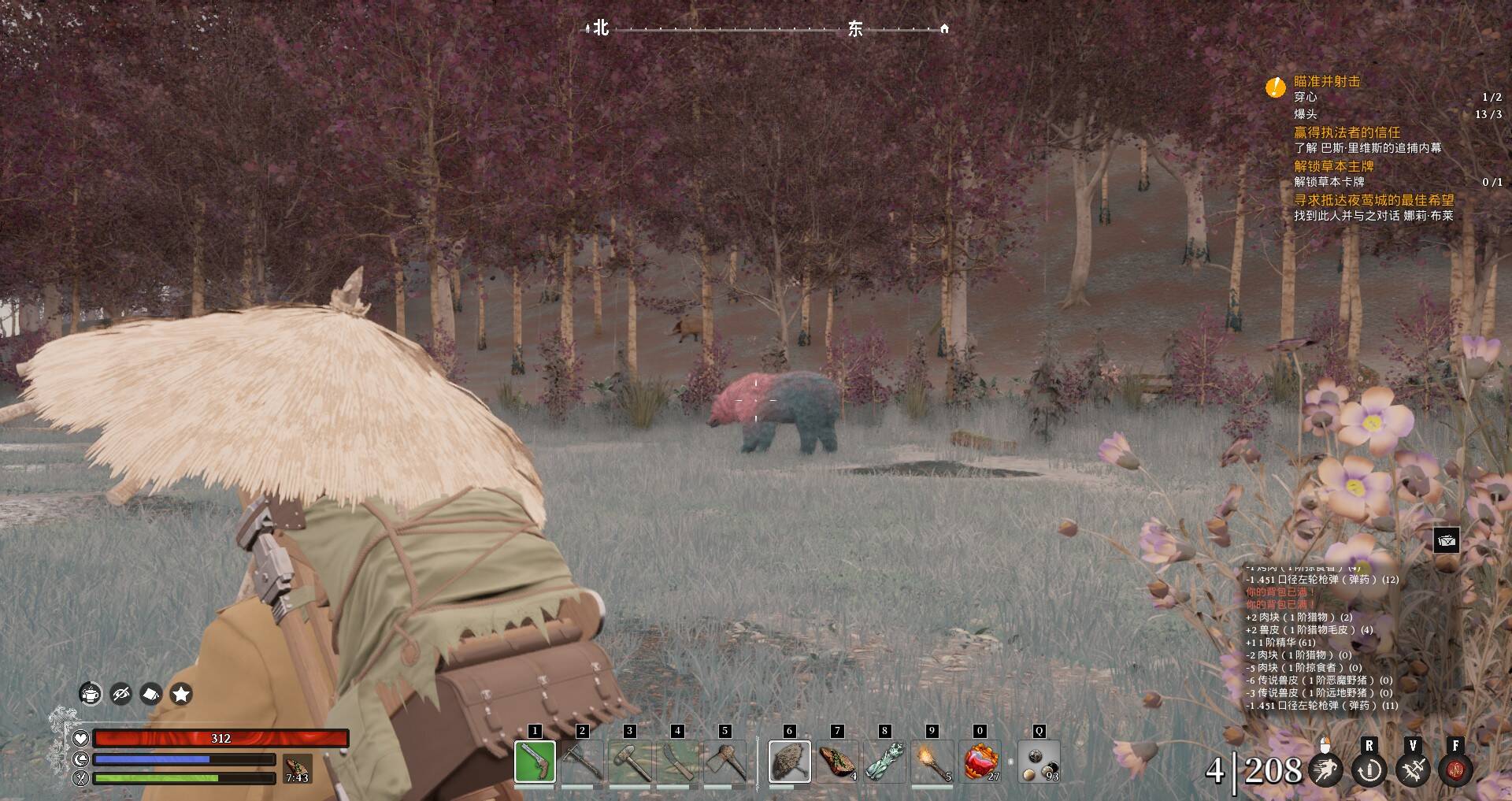Select the revolver in hotbar slot 1
Viewport: 1512px width, 801px height.
pos(535,762)
